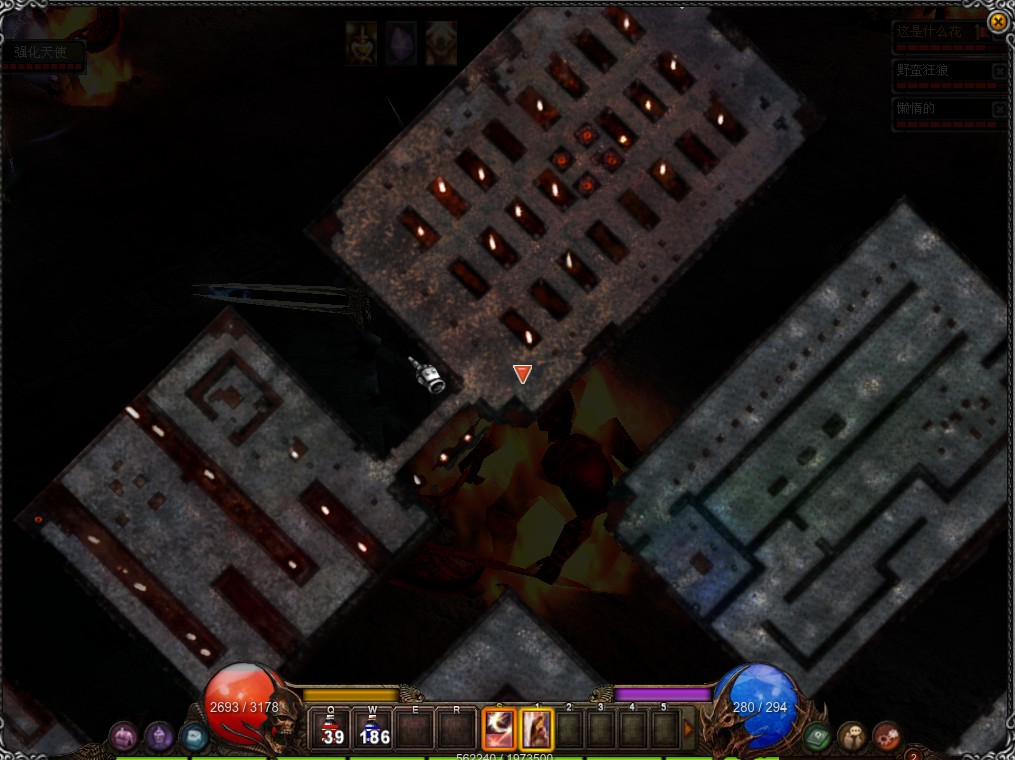
Task: Click the golden armored figure buff icon
Action: (361, 44)
